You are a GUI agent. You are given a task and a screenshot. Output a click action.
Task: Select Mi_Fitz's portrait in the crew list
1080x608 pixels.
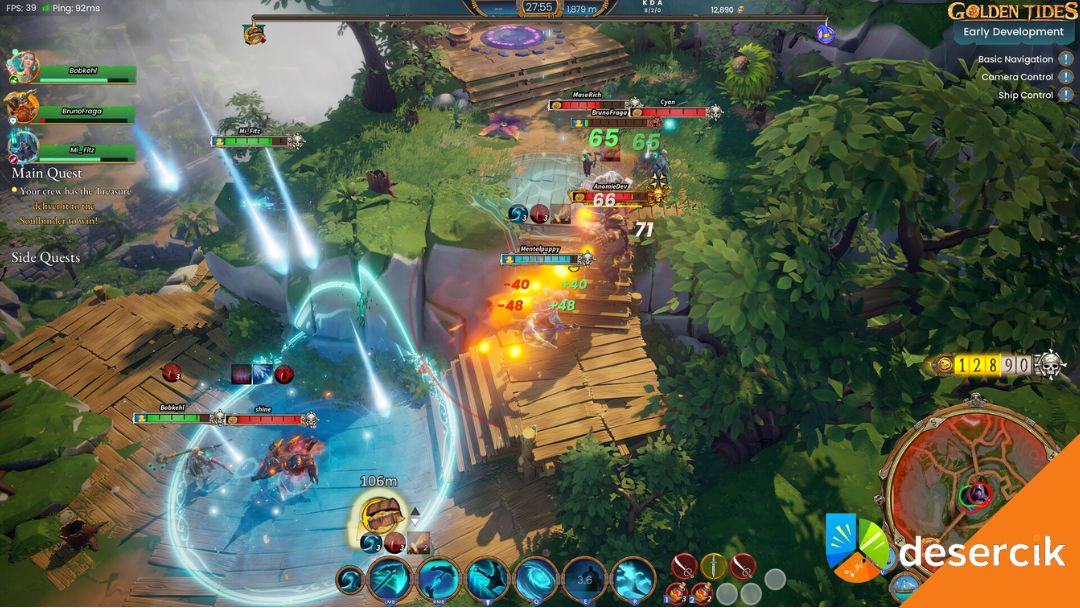pos(22,147)
